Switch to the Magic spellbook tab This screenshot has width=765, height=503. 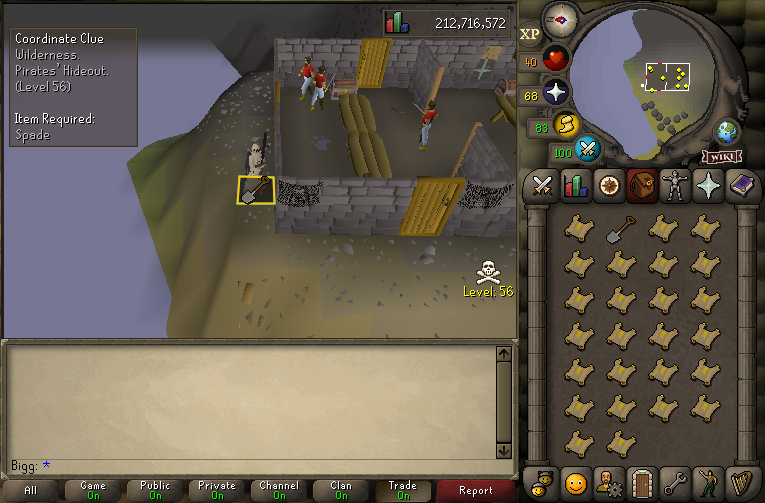[x=740, y=186]
